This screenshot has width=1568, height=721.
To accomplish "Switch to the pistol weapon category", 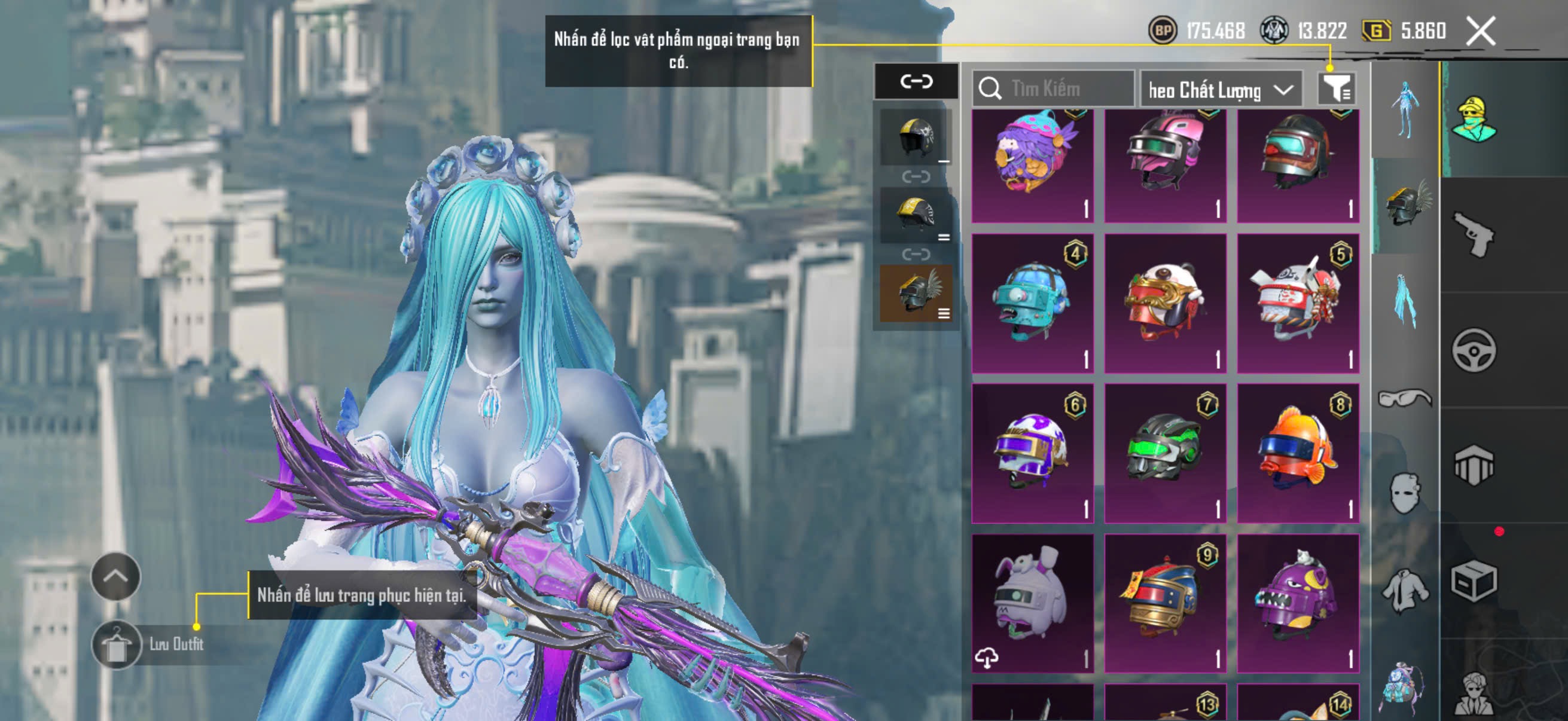I will pos(1473,234).
